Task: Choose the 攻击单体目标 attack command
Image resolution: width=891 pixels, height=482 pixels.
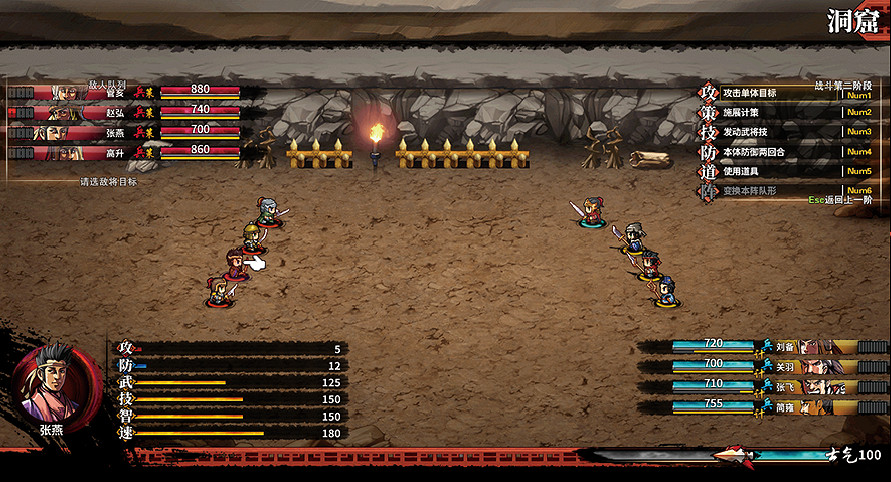Action: (745, 93)
